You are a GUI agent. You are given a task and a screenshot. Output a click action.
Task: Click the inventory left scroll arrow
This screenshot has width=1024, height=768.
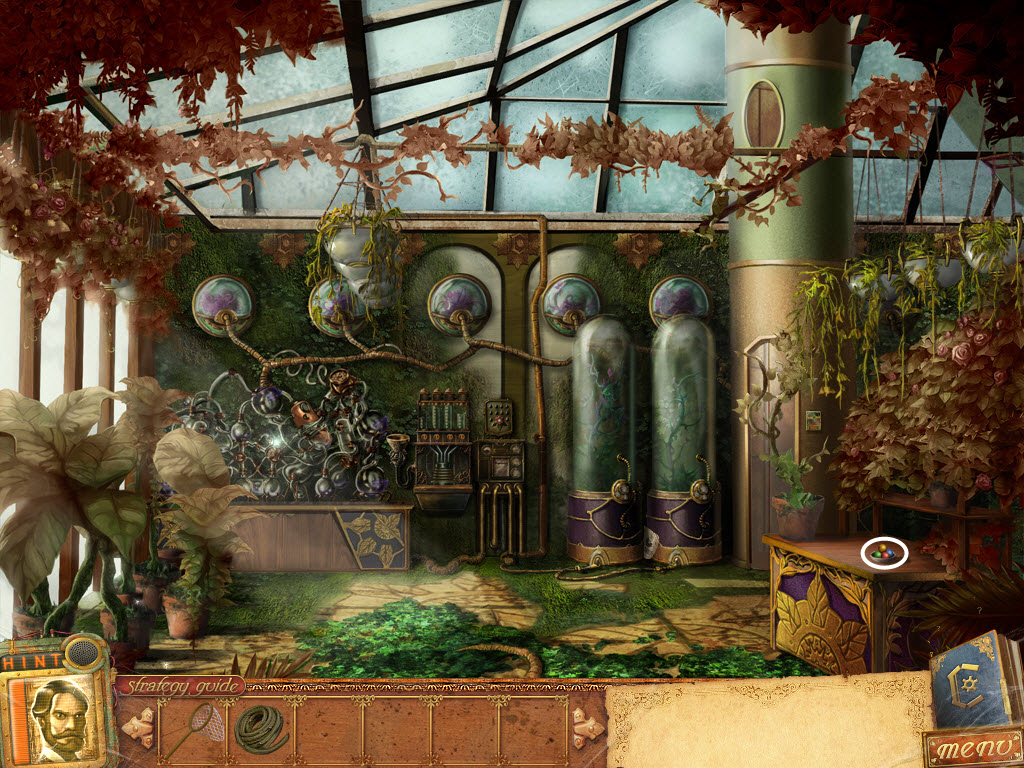[138, 727]
